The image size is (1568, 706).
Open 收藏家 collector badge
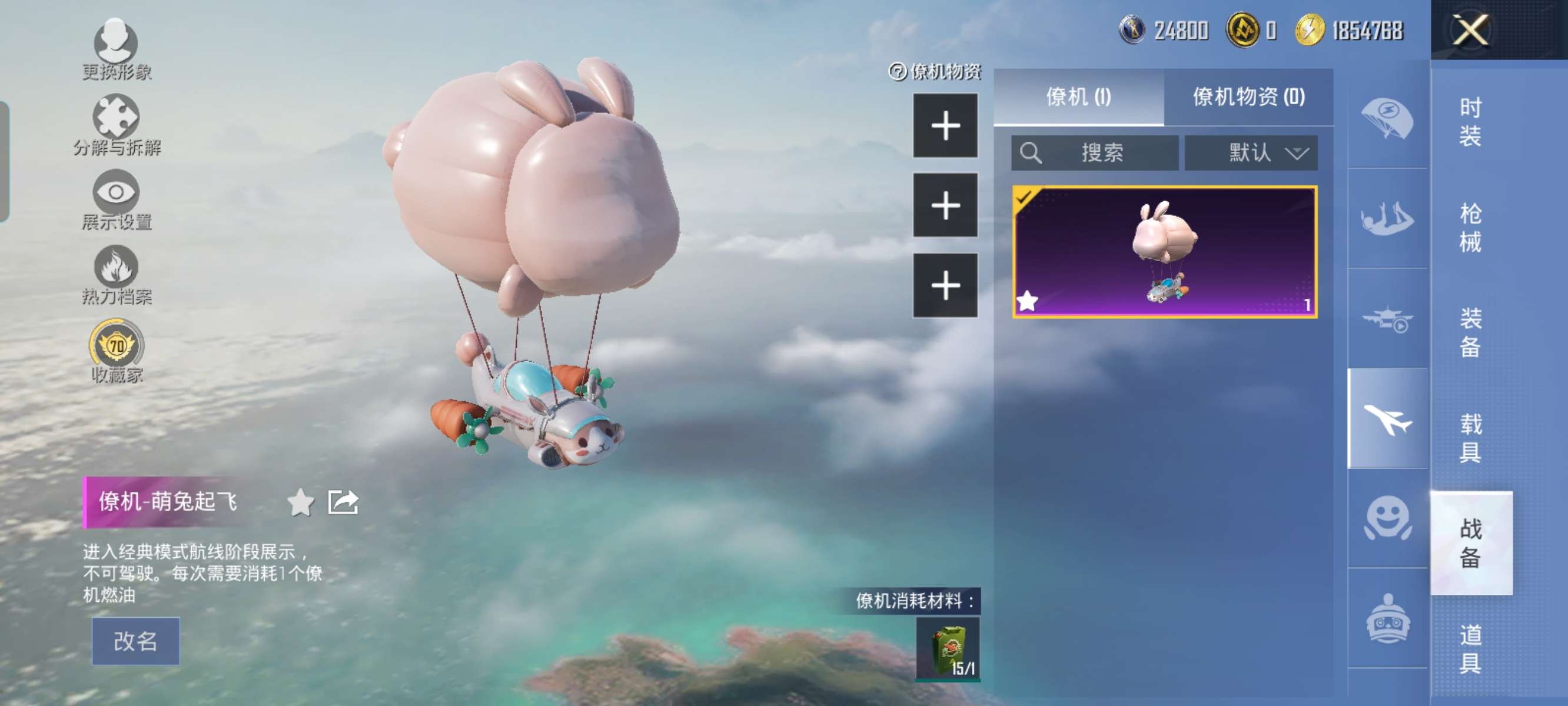tap(117, 351)
